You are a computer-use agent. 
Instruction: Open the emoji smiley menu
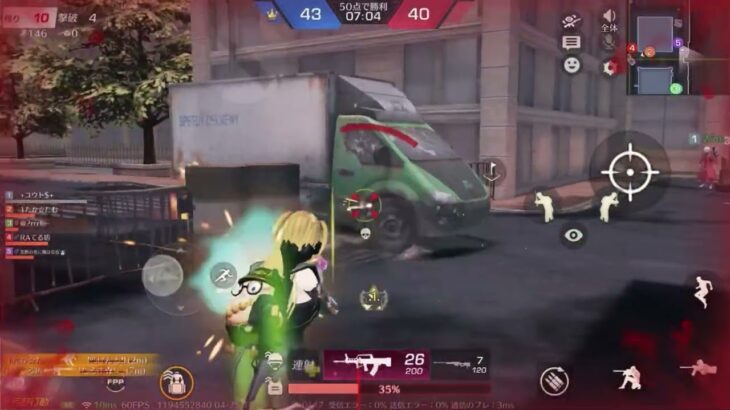(571, 65)
